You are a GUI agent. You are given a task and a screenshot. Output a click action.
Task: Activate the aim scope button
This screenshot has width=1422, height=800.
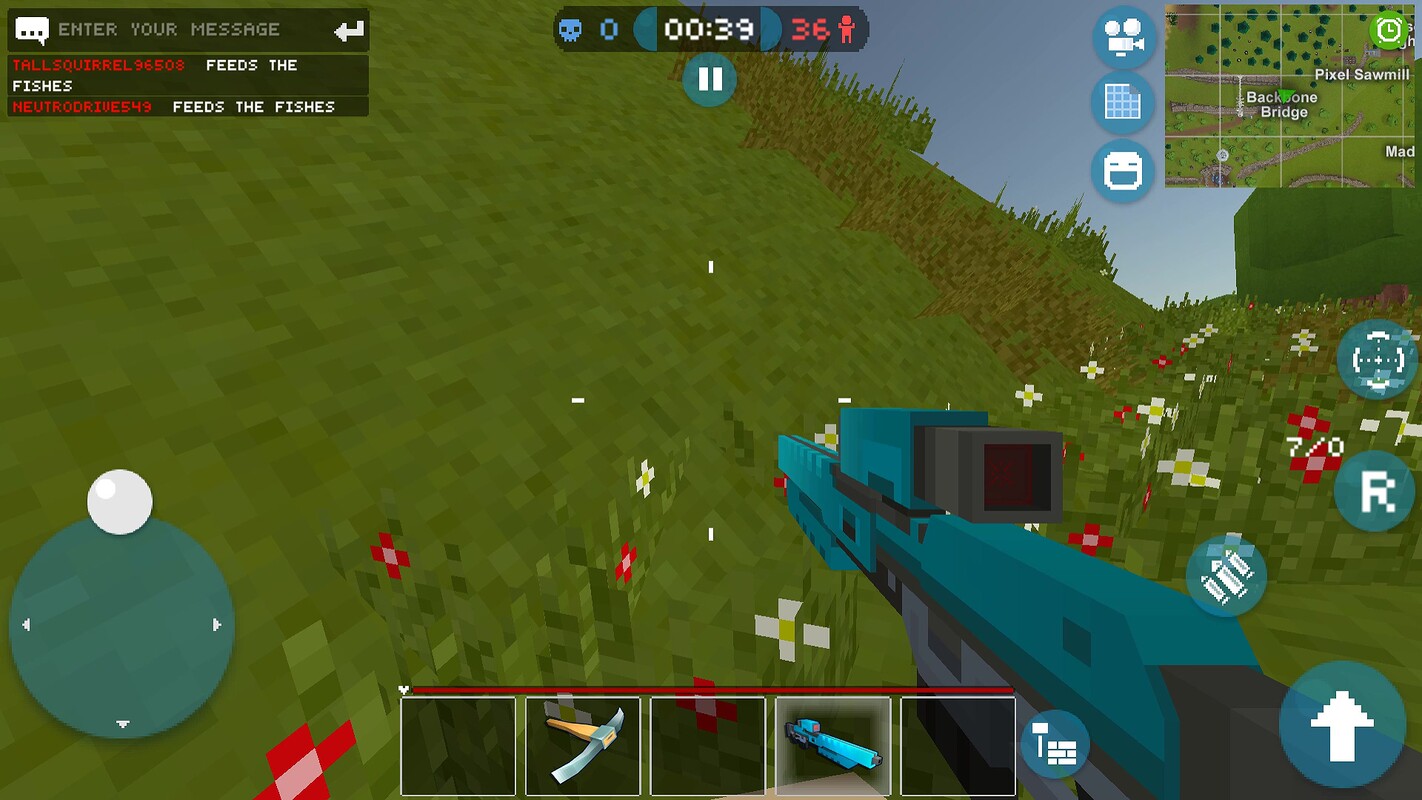(1378, 359)
